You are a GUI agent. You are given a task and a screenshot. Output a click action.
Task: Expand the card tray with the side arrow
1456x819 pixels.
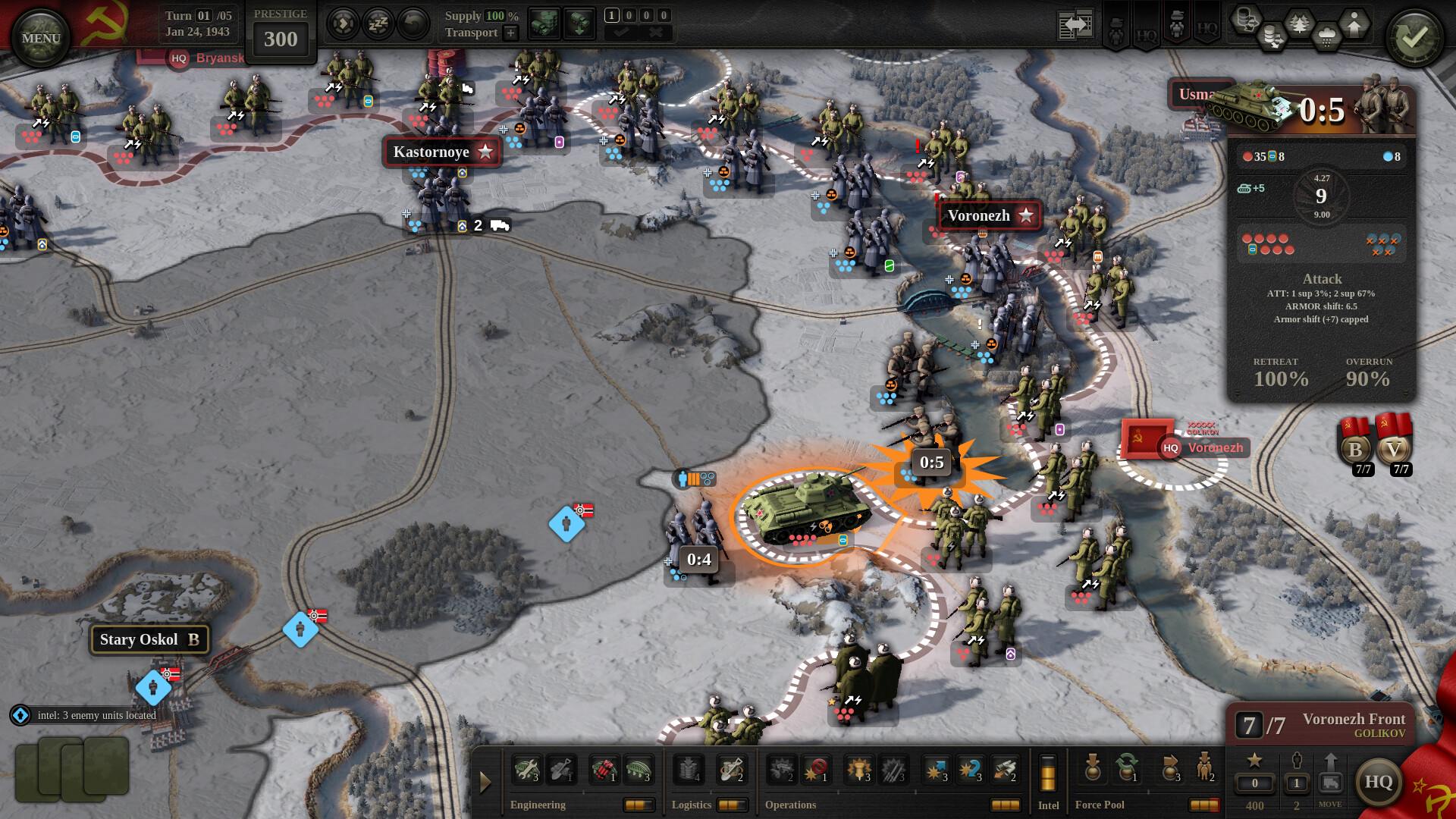(485, 781)
